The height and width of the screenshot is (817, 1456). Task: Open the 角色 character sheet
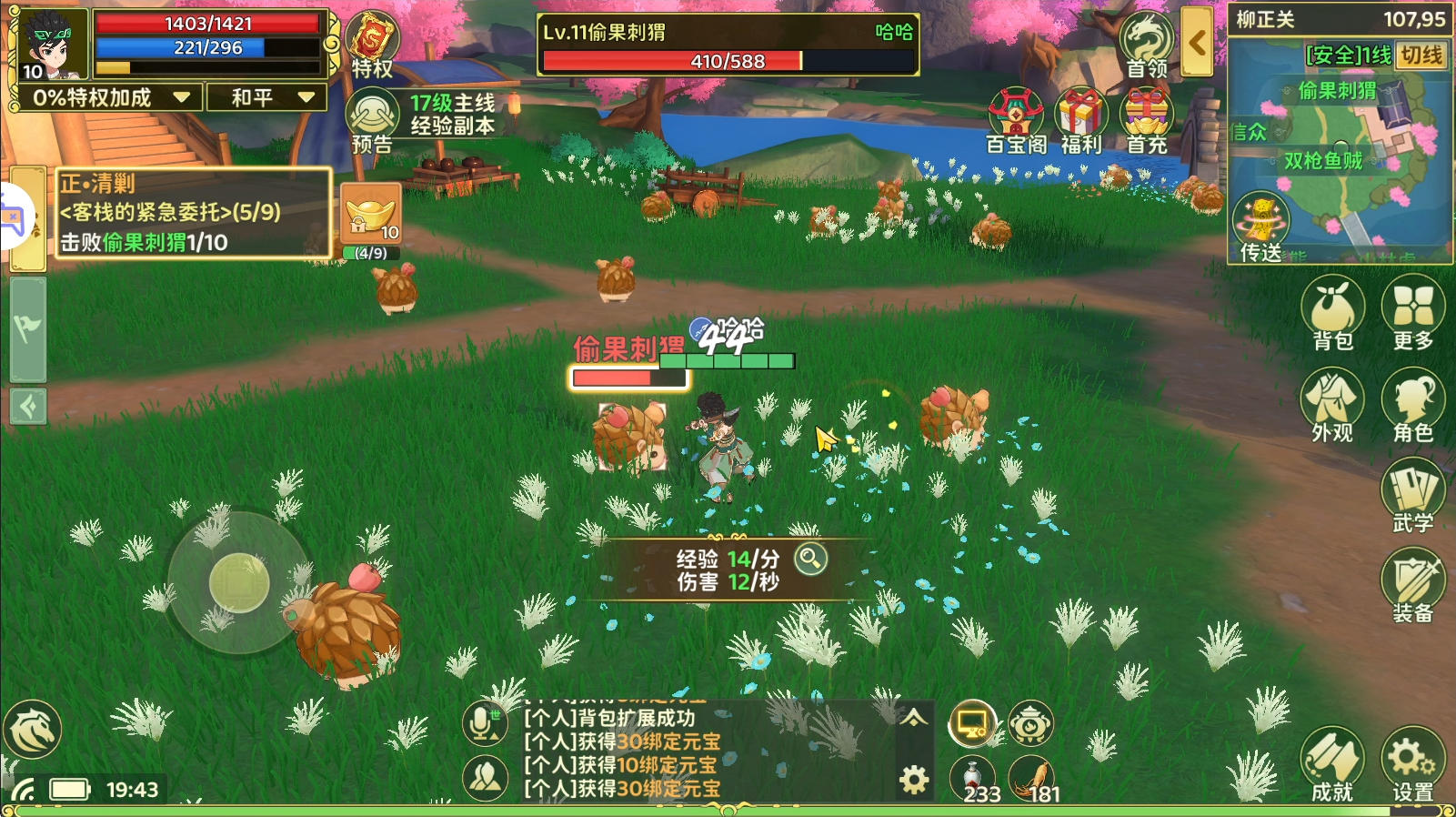(x=1412, y=405)
